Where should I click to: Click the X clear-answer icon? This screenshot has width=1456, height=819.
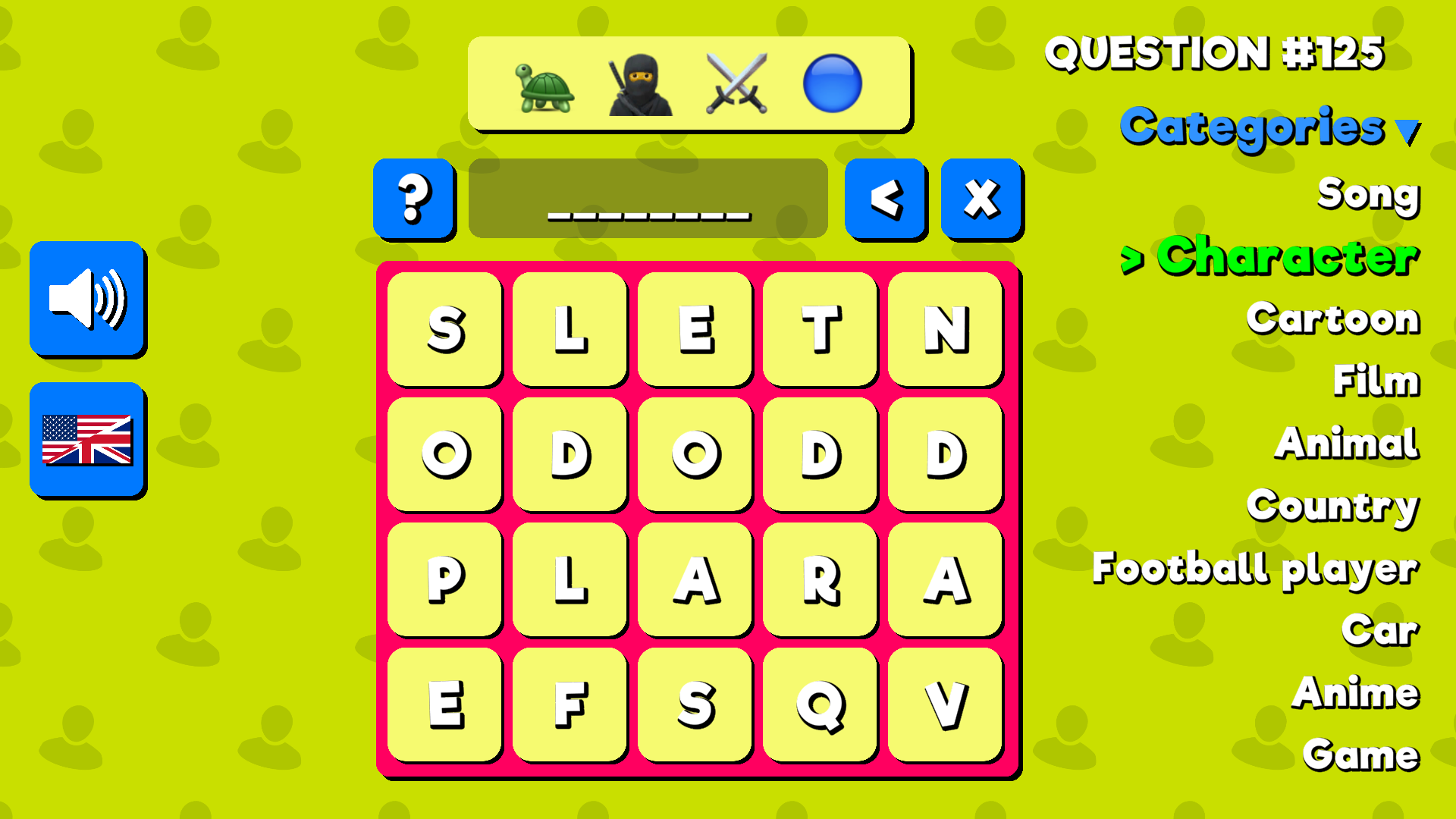[x=980, y=199]
